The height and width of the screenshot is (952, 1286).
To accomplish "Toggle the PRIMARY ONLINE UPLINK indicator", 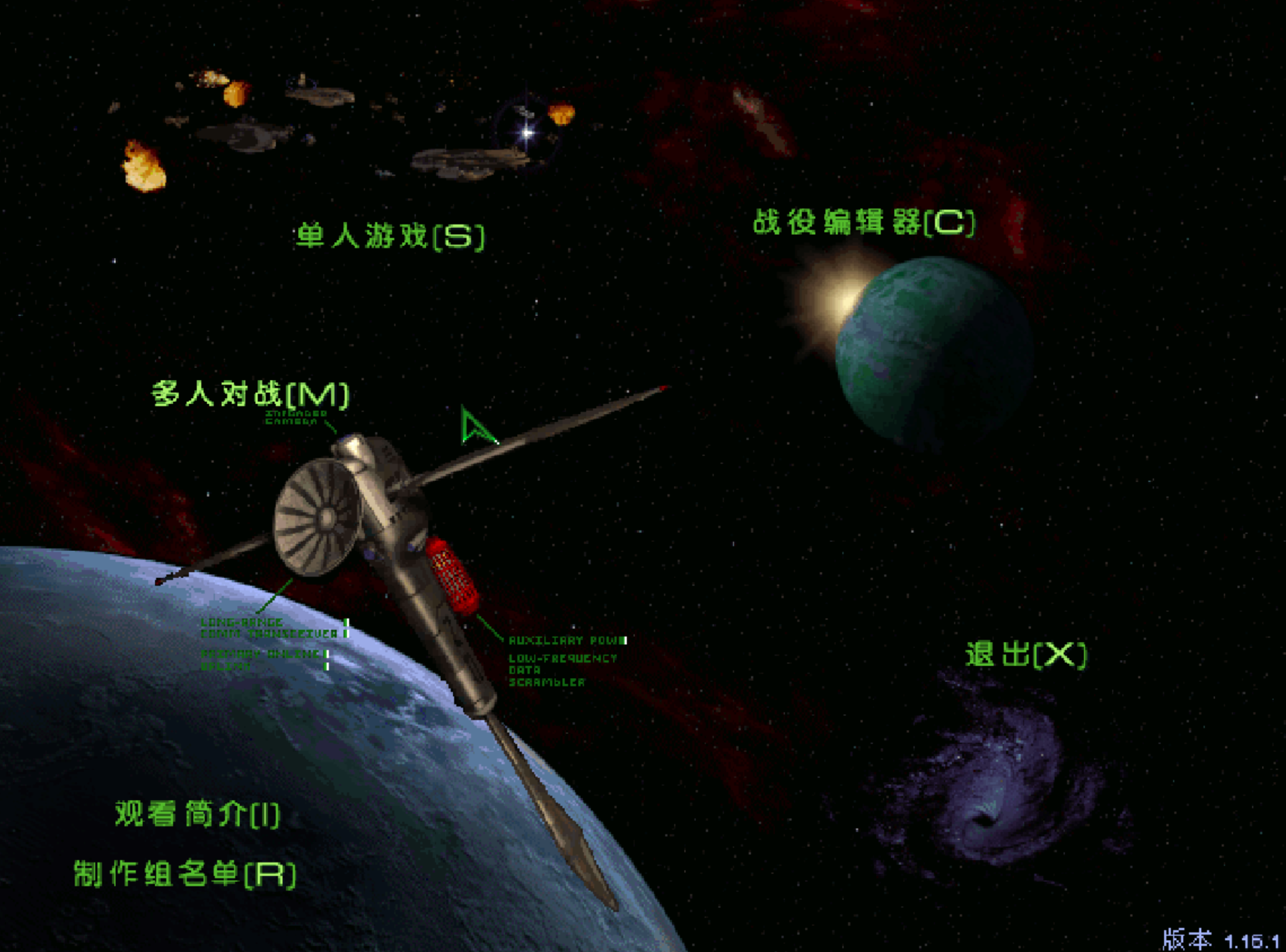I will point(327,661).
